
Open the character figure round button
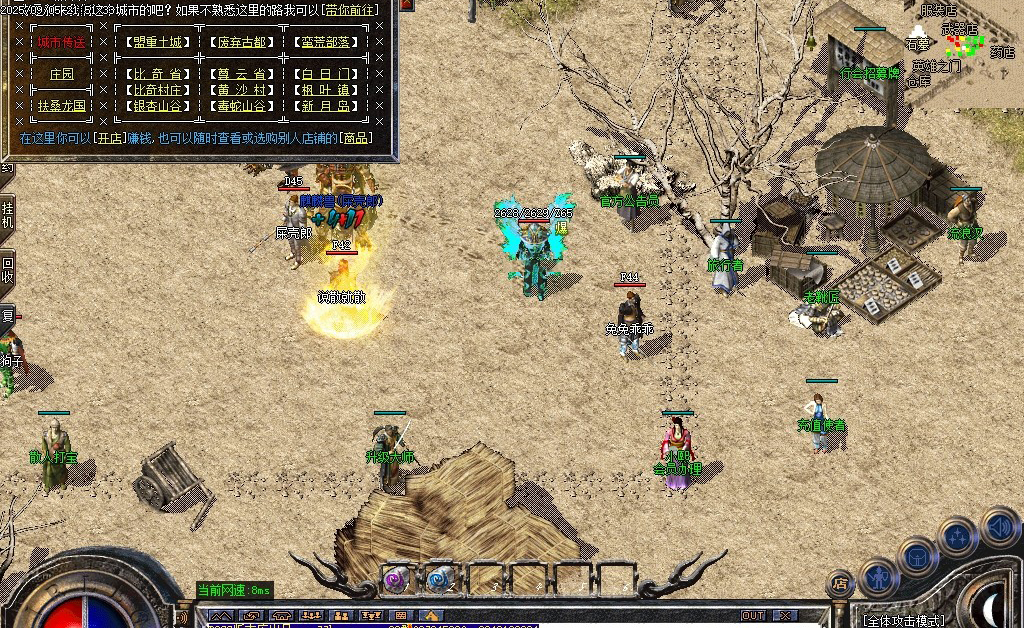pos(880,578)
